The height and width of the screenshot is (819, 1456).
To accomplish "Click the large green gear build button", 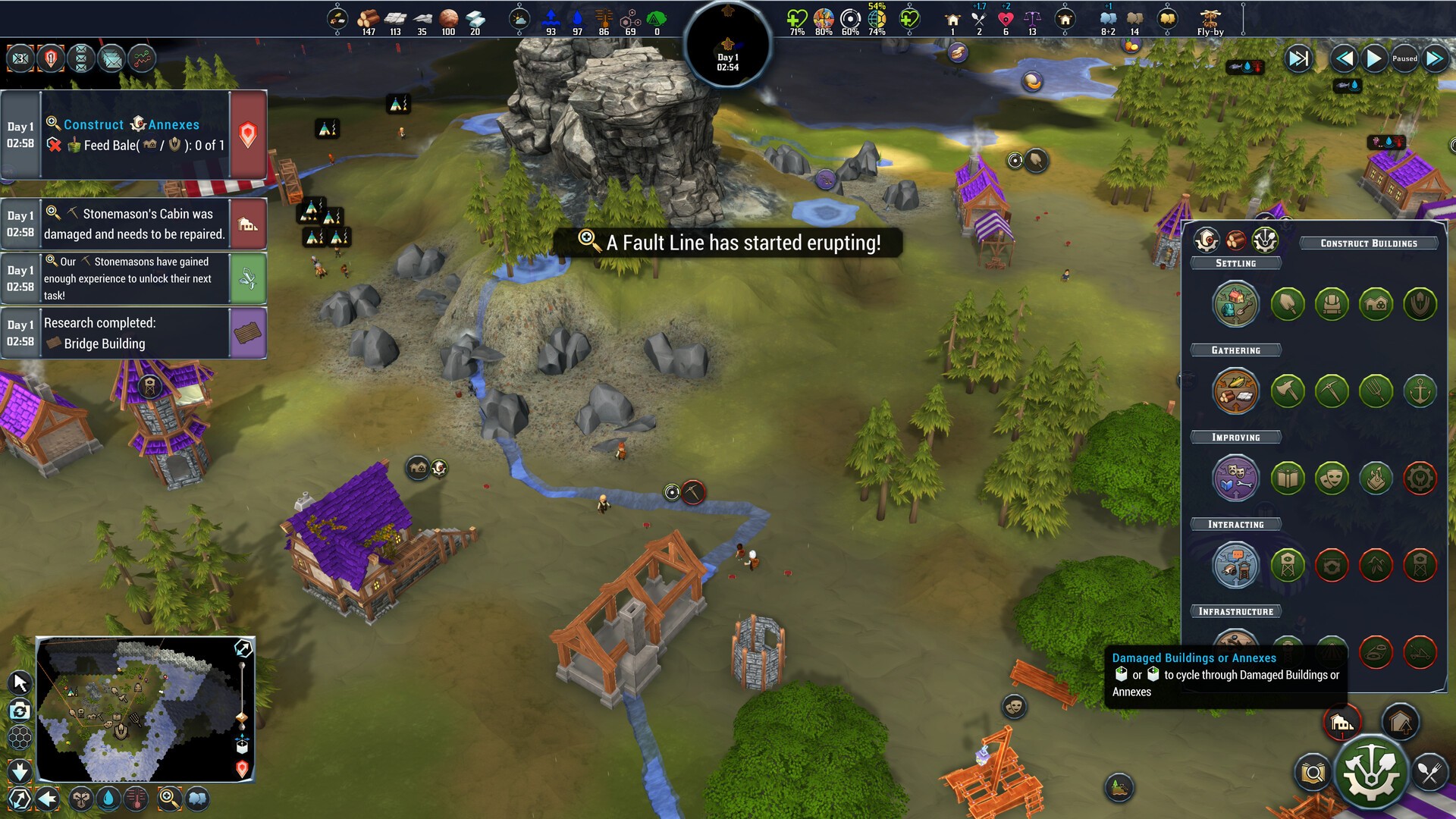I will pyautogui.click(x=1370, y=773).
